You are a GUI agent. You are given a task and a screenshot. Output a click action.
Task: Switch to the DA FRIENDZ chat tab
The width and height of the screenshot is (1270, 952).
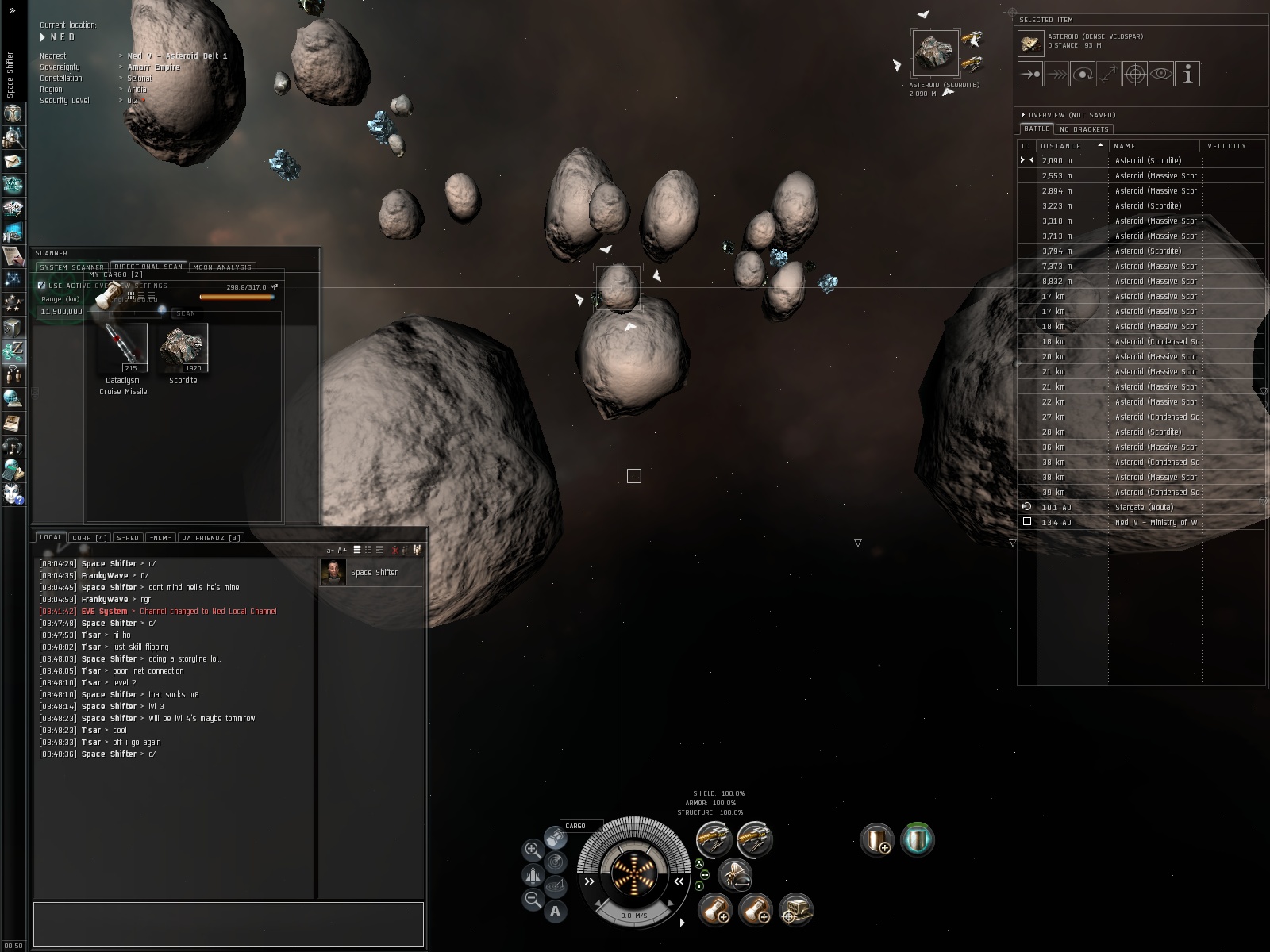tap(210, 538)
